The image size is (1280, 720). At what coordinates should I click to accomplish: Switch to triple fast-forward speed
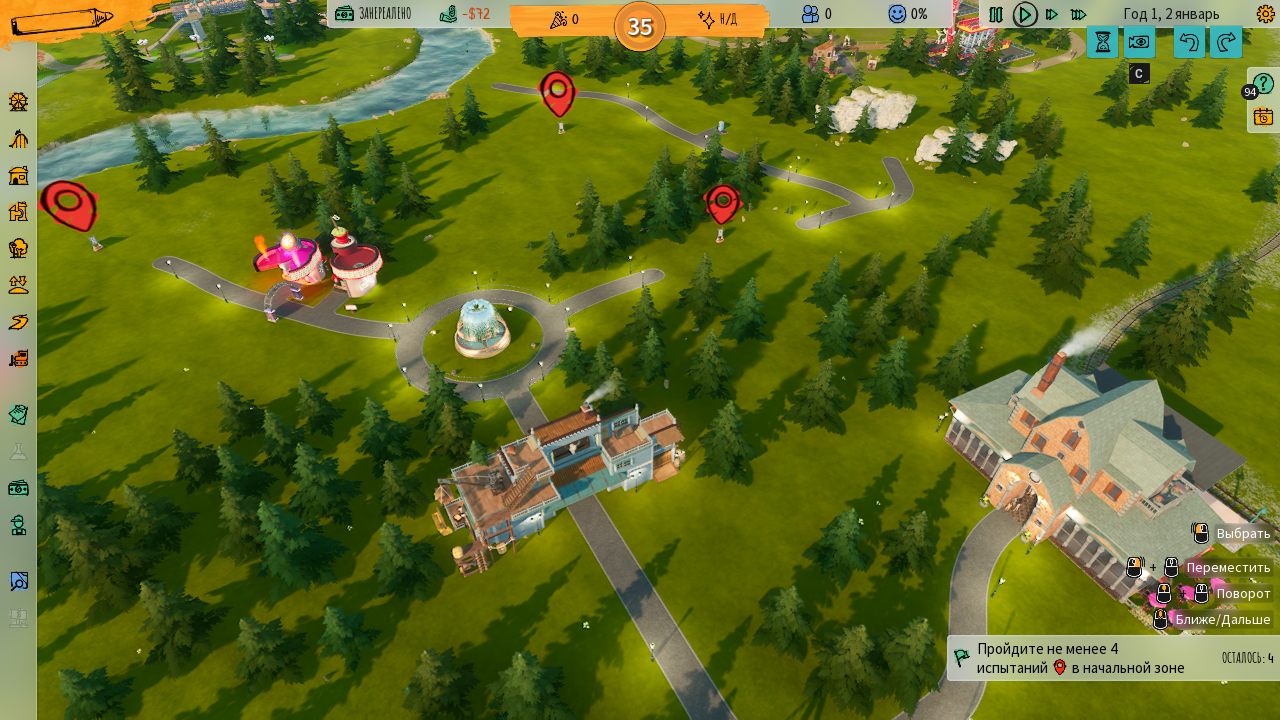[1078, 14]
